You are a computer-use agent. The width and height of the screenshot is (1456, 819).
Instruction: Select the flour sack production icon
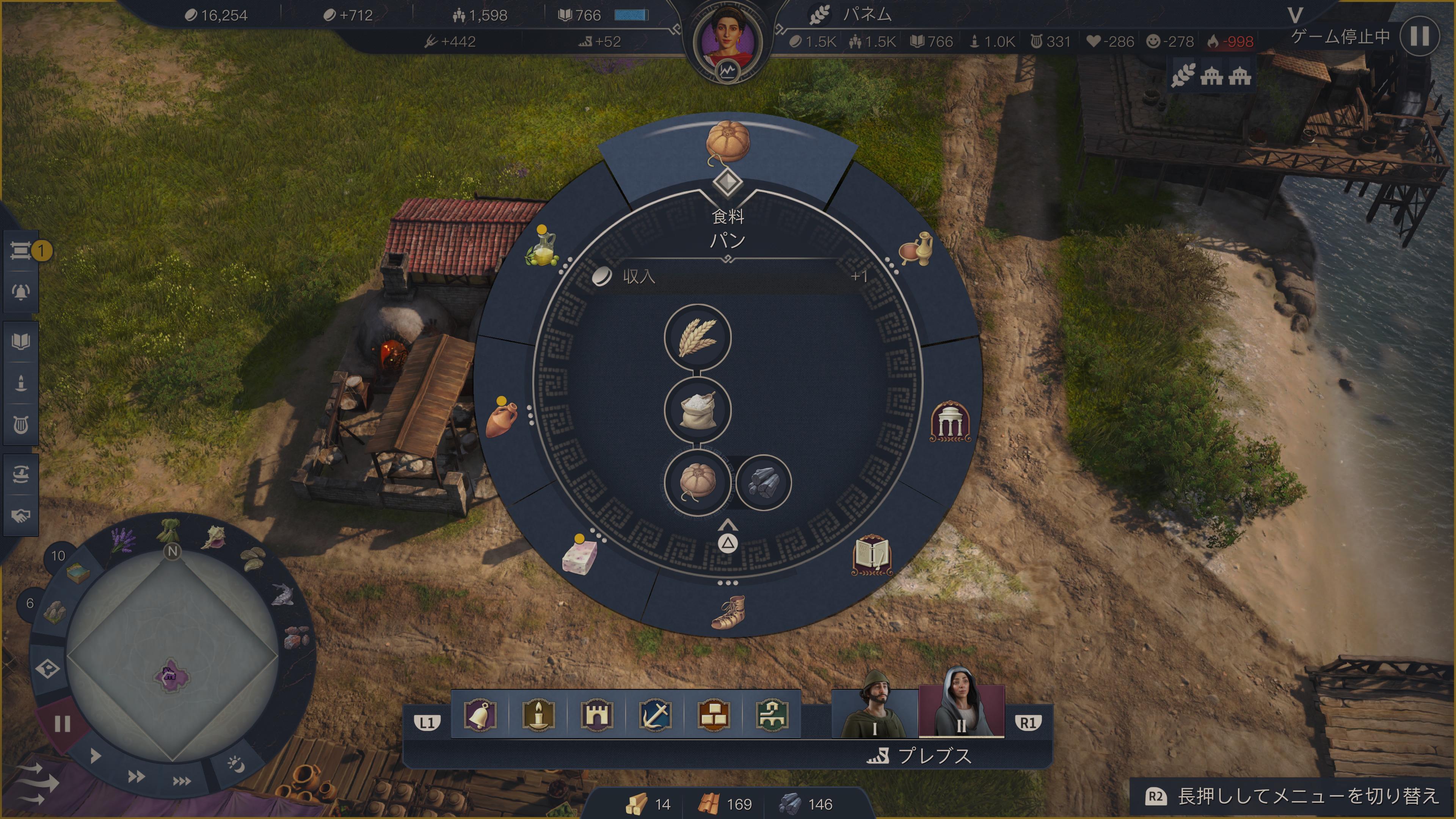click(698, 410)
